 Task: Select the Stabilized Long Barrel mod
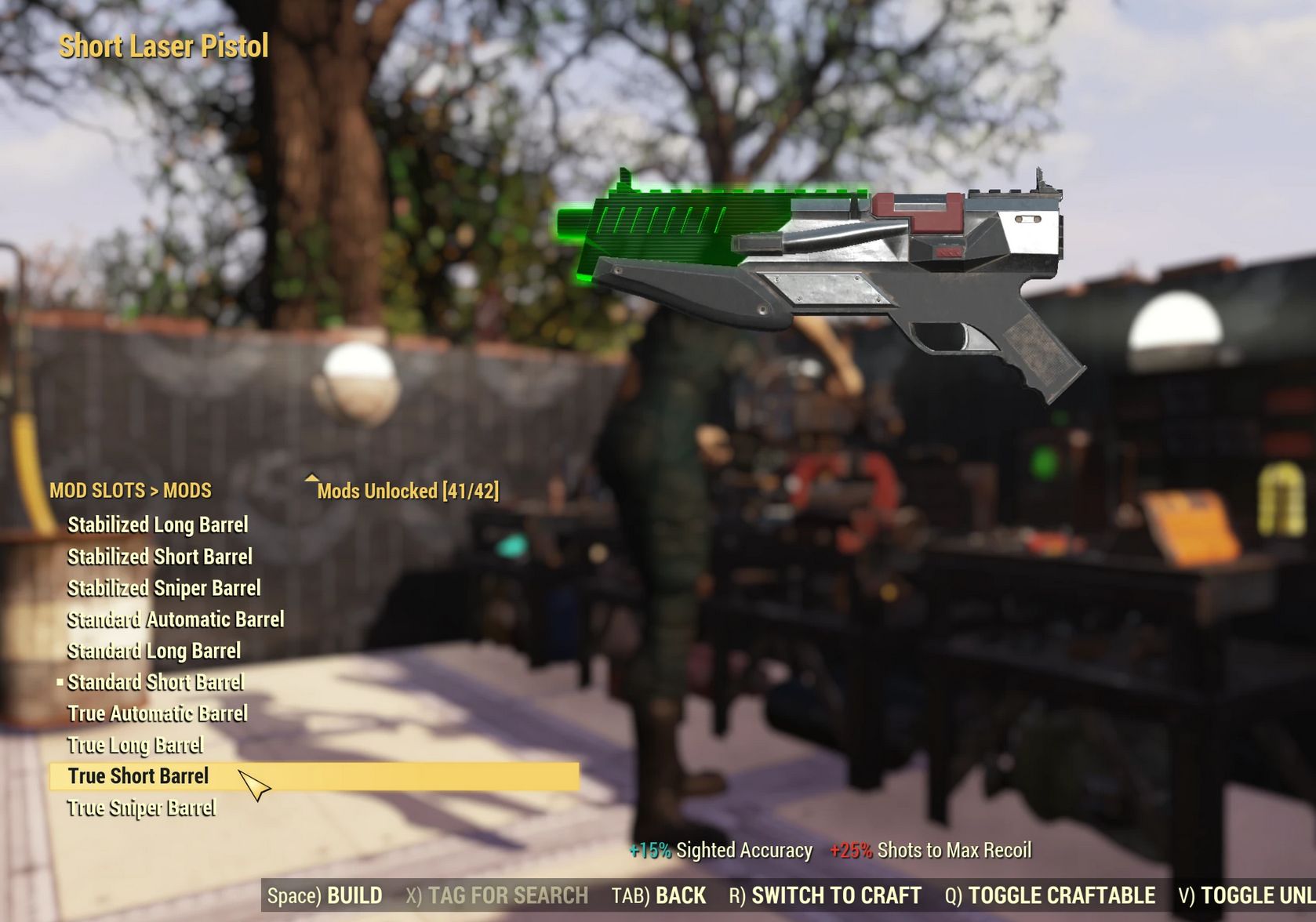[158, 525]
